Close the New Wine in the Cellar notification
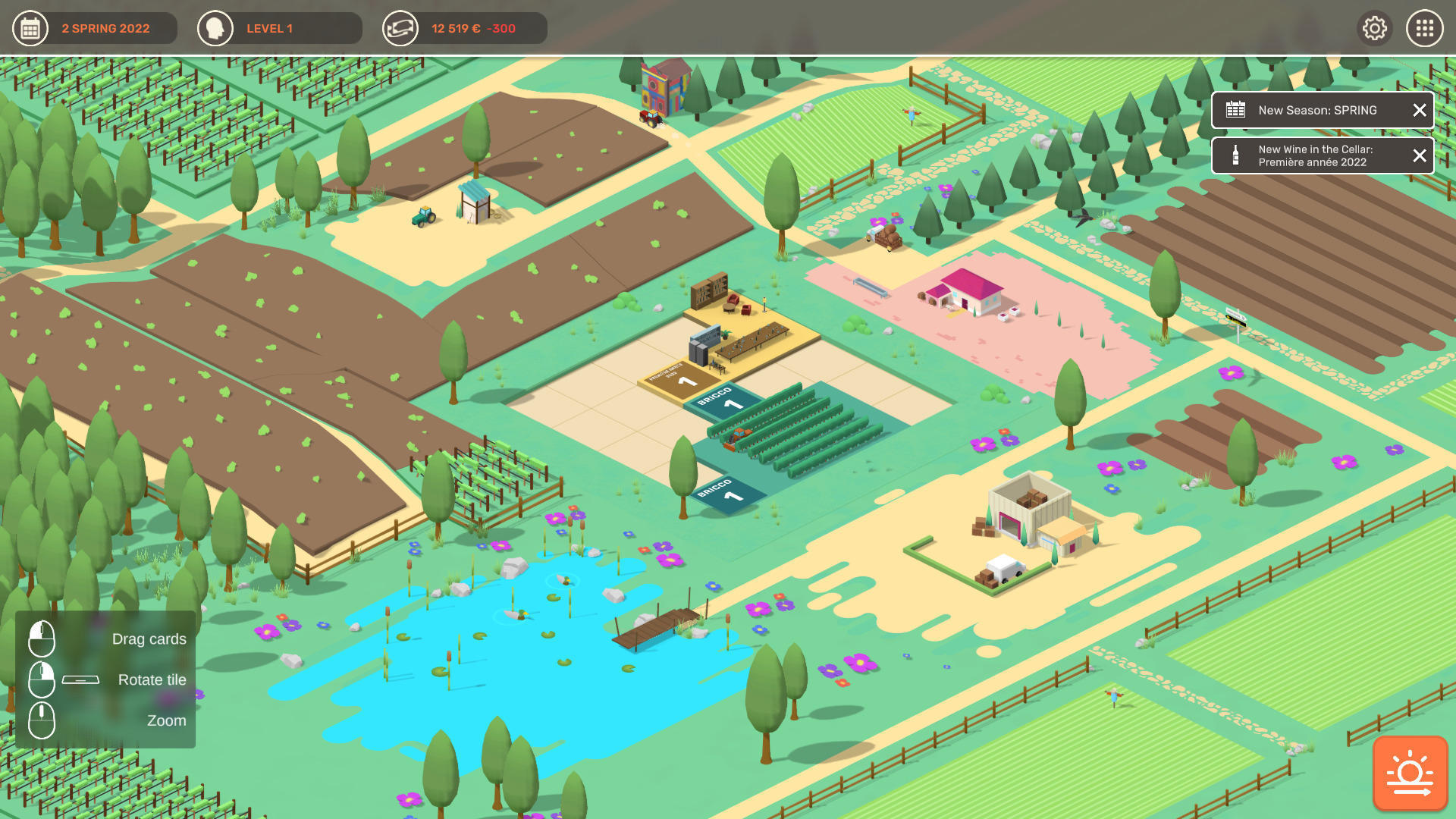The height and width of the screenshot is (819, 1456). pyautogui.click(x=1420, y=155)
